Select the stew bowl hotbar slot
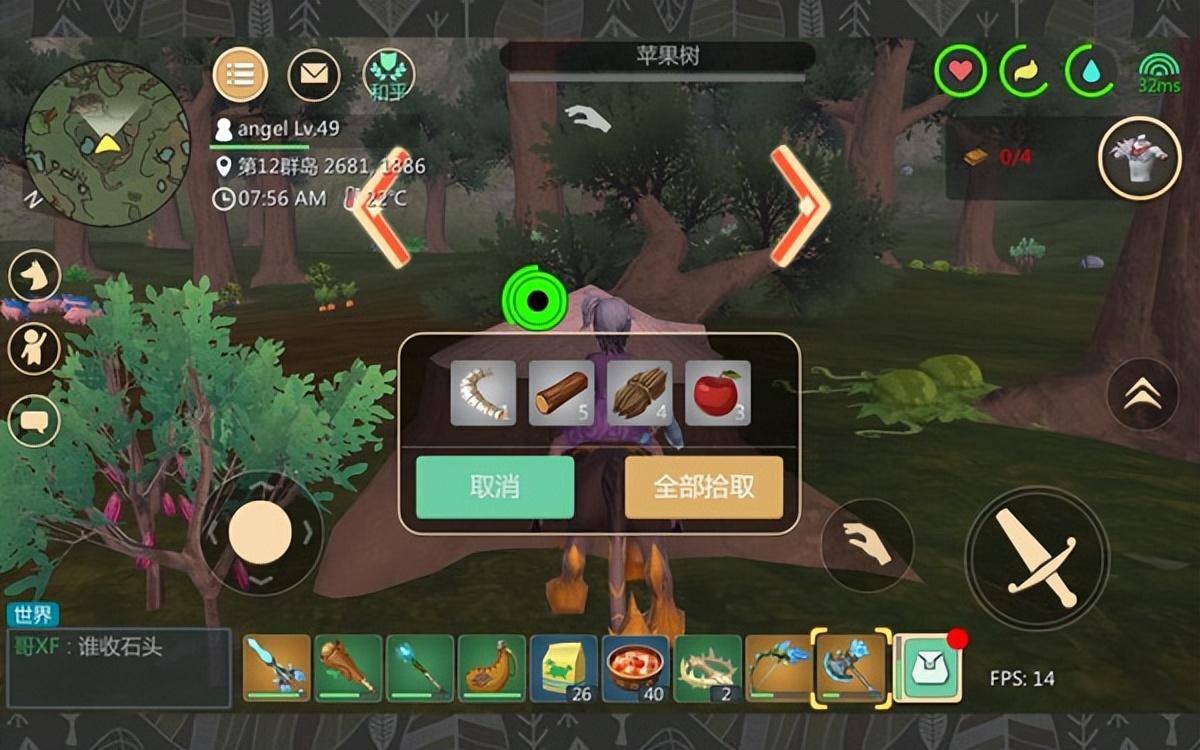 pyautogui.click(x=635, y=668)
